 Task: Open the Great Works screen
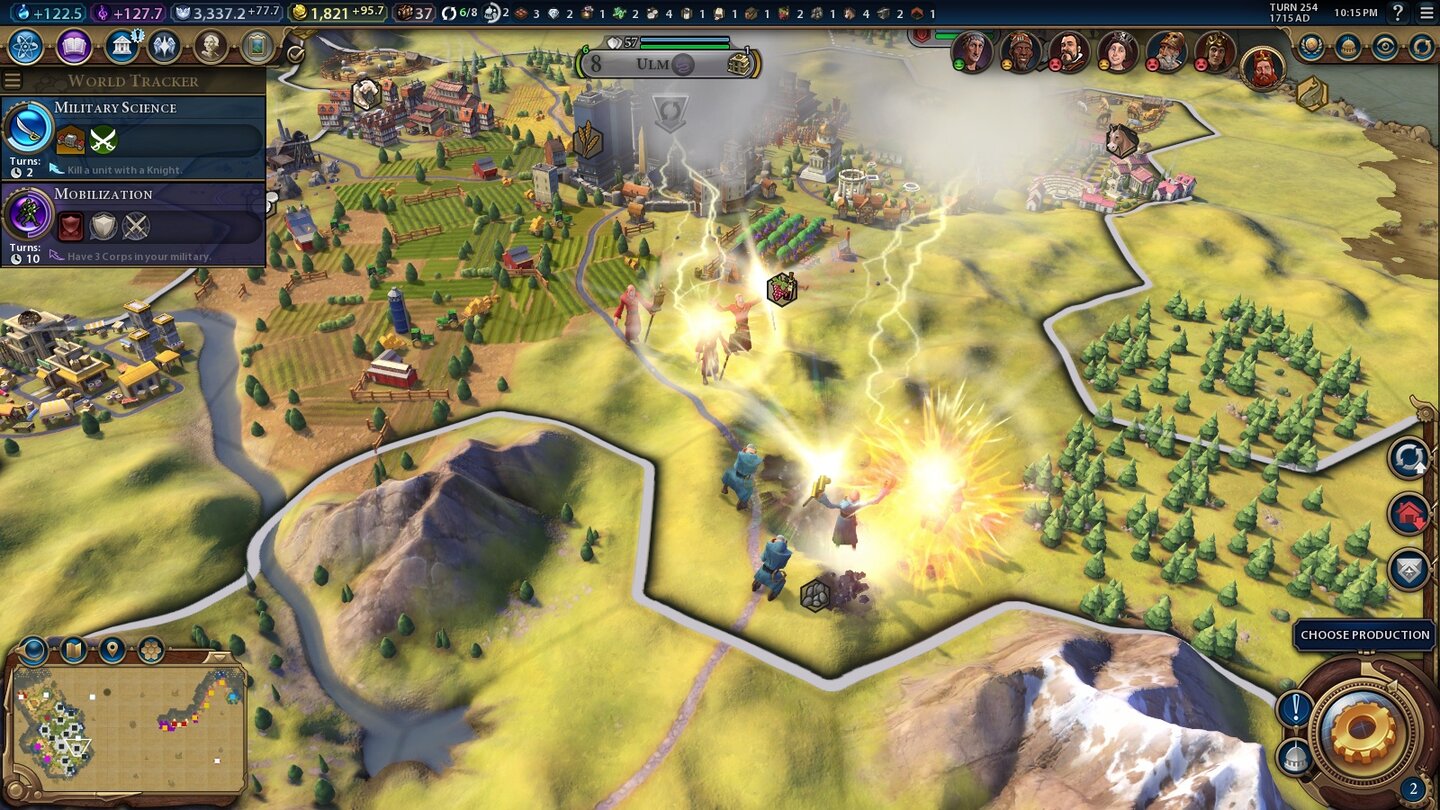(257, 46)
